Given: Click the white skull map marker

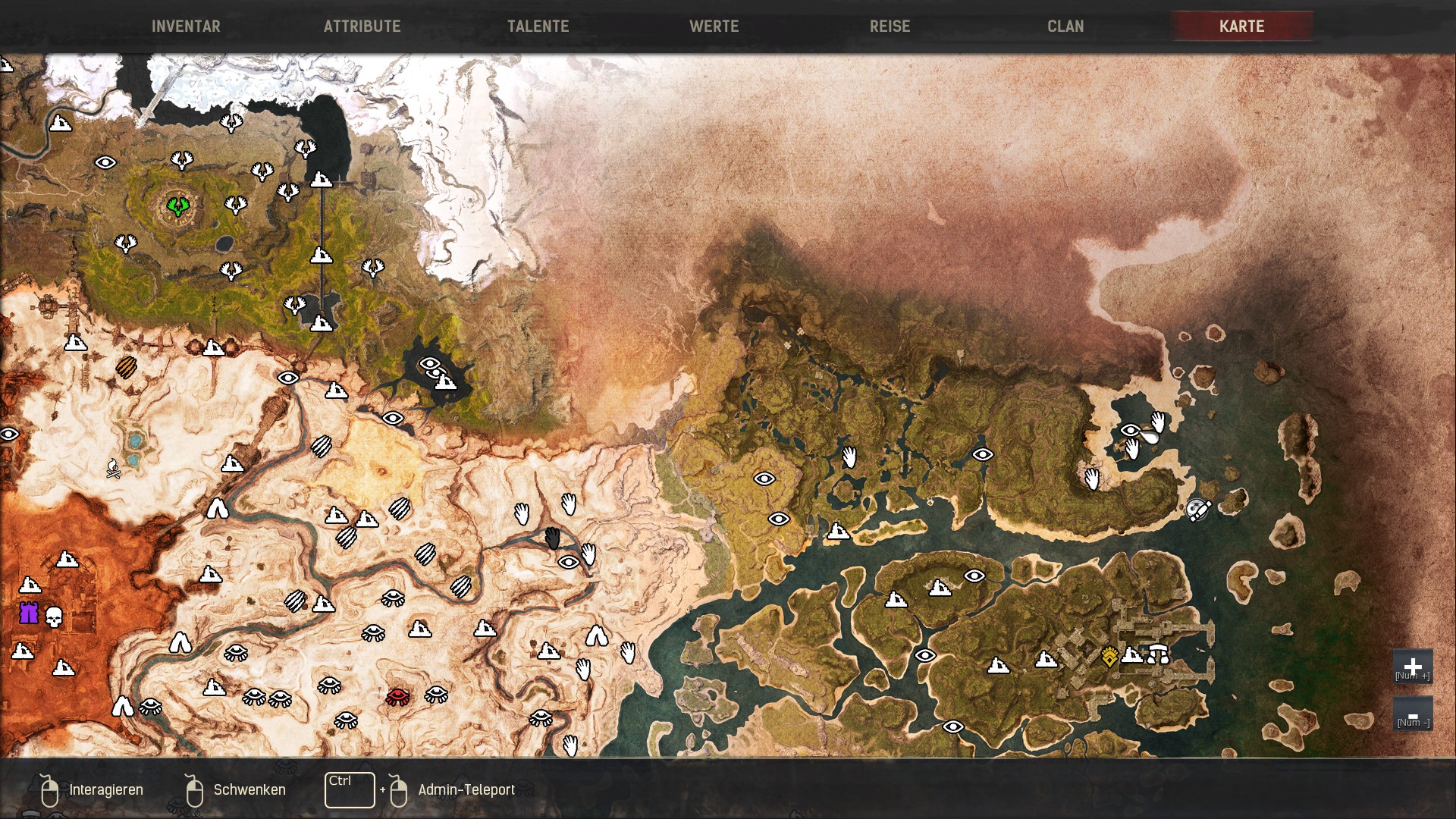Looking at the screenshot, I should tap(53, 617).
